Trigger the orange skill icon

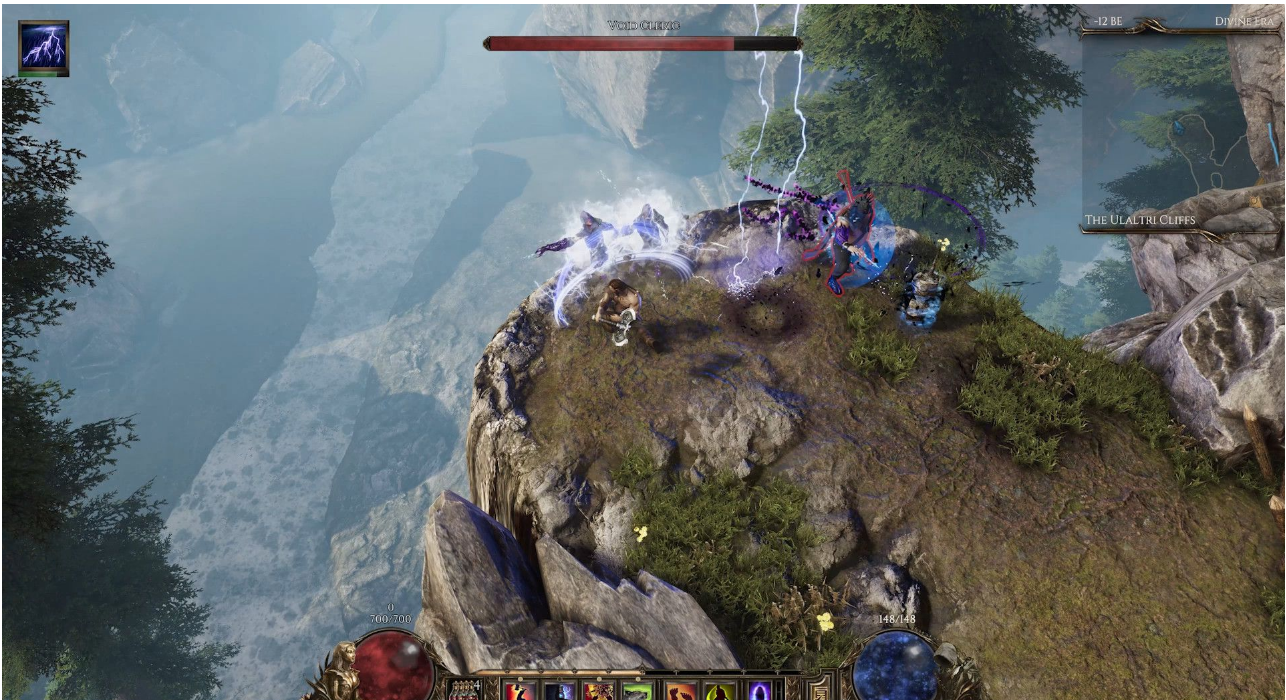(x=681, y=691)
